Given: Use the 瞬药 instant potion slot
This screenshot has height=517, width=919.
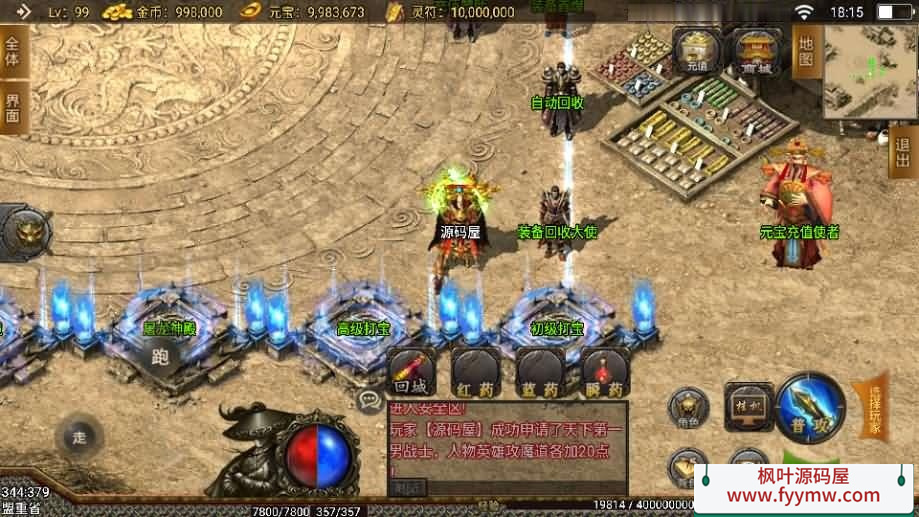Looking at the screenshot, I should pyautogui.click(x=605, y=372).
